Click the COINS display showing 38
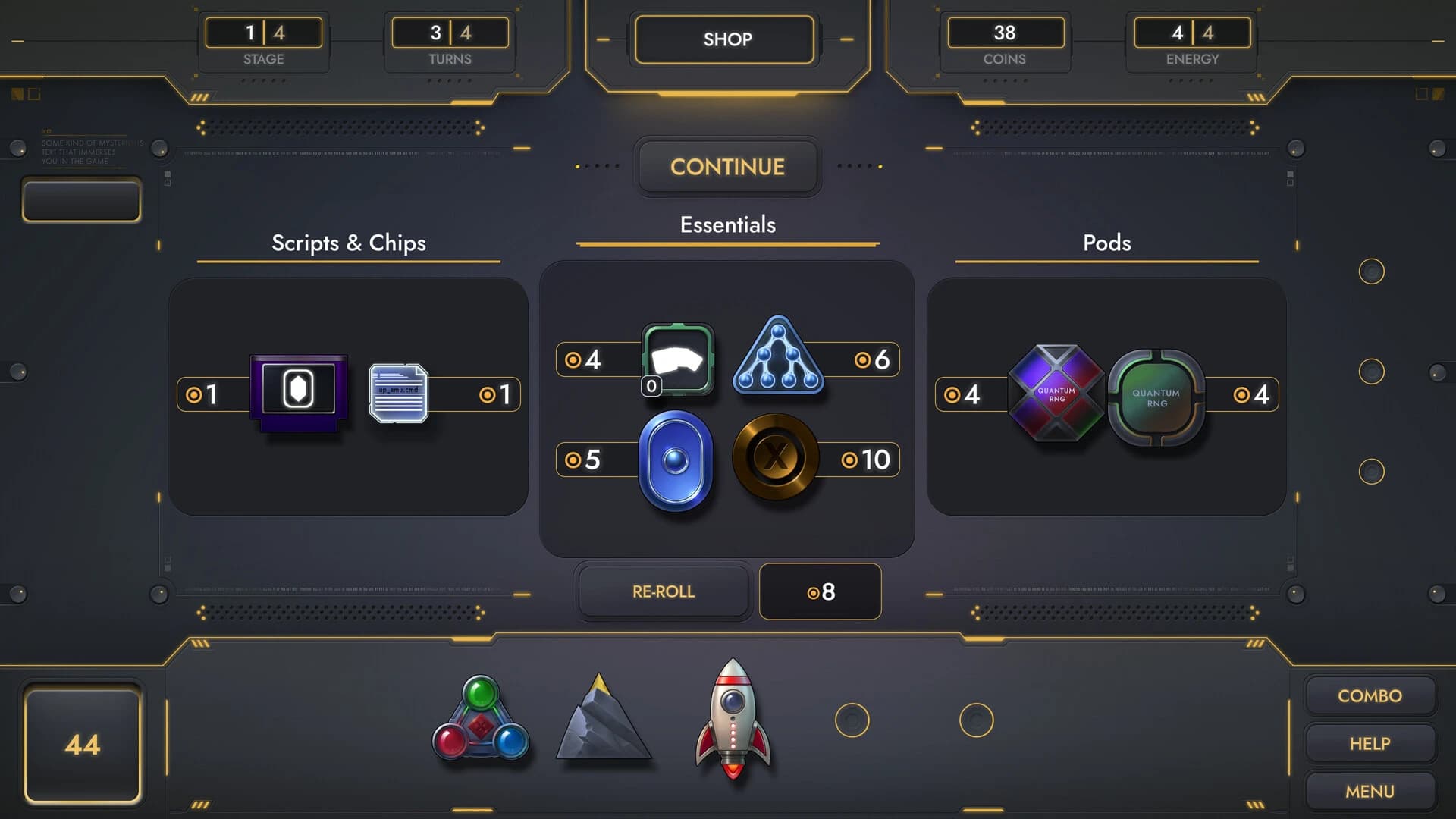This screenshot has height=819, width=1456. [1006, 33]
